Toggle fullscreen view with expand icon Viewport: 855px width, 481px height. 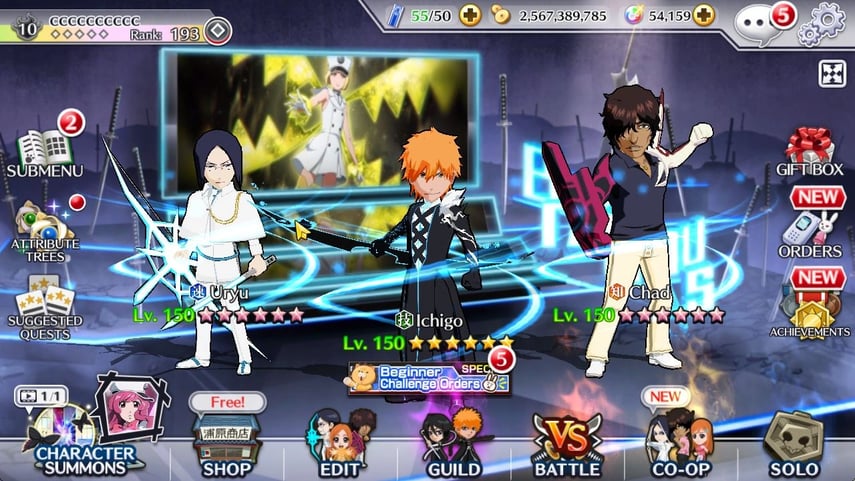coord(832,74)
